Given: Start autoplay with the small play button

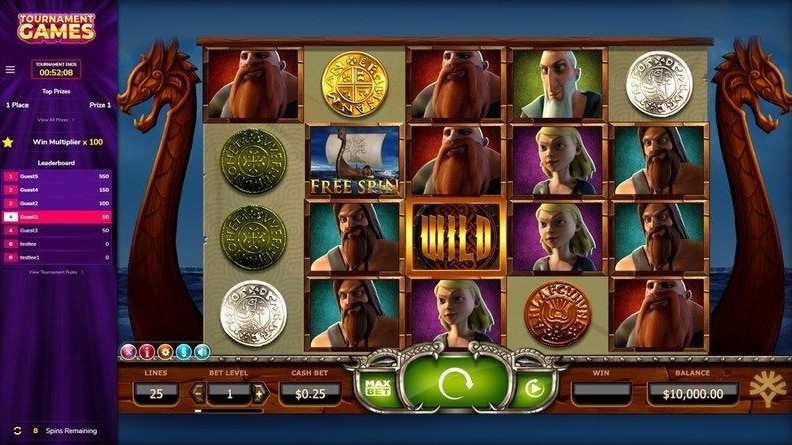Looking at the screenshot, I should coord(534,387).
